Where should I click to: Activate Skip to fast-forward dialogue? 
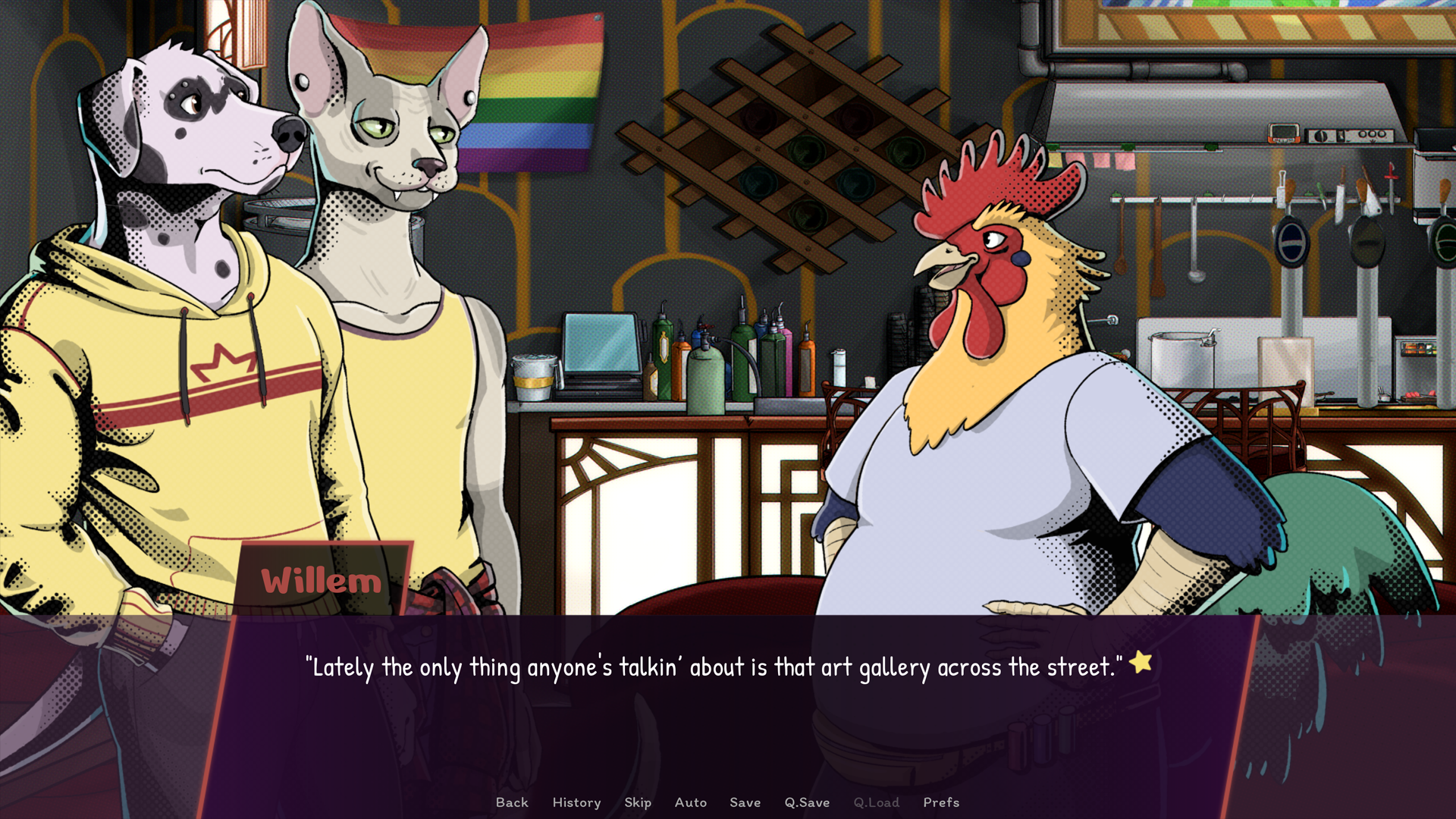click(638, 802)
